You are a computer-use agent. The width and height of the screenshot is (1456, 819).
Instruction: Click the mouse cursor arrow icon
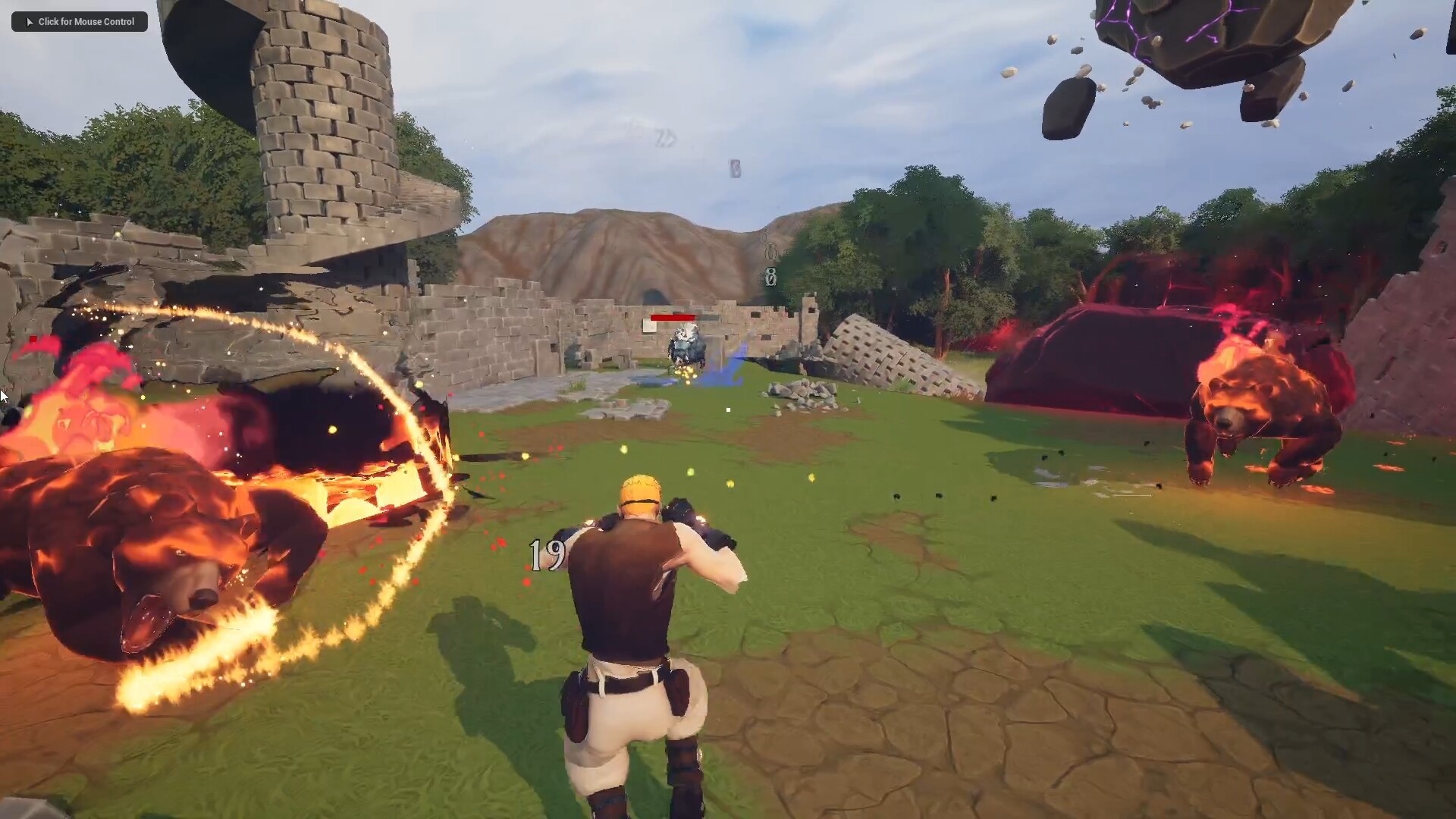[5, 396]
